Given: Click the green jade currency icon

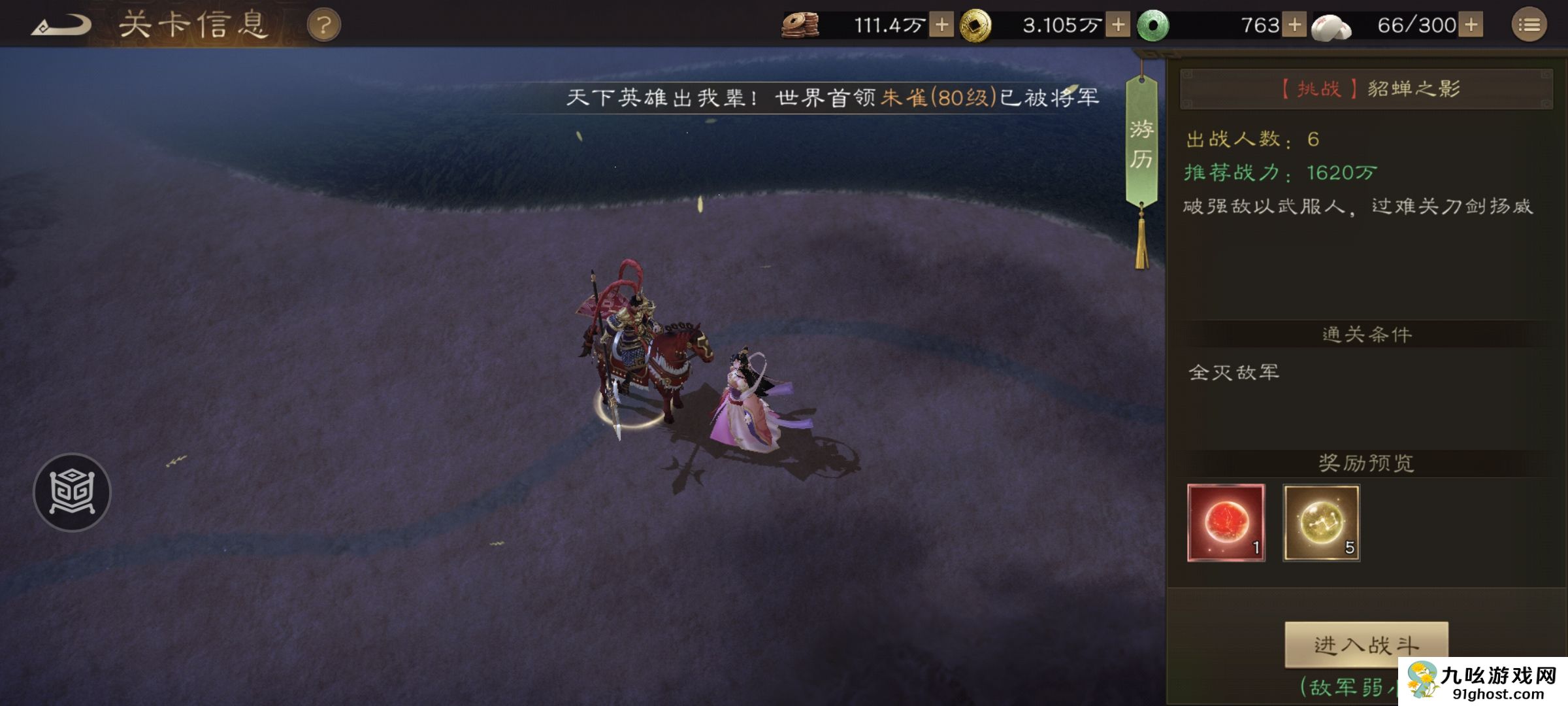Looking at the screenshot, I should (1156, 26).
